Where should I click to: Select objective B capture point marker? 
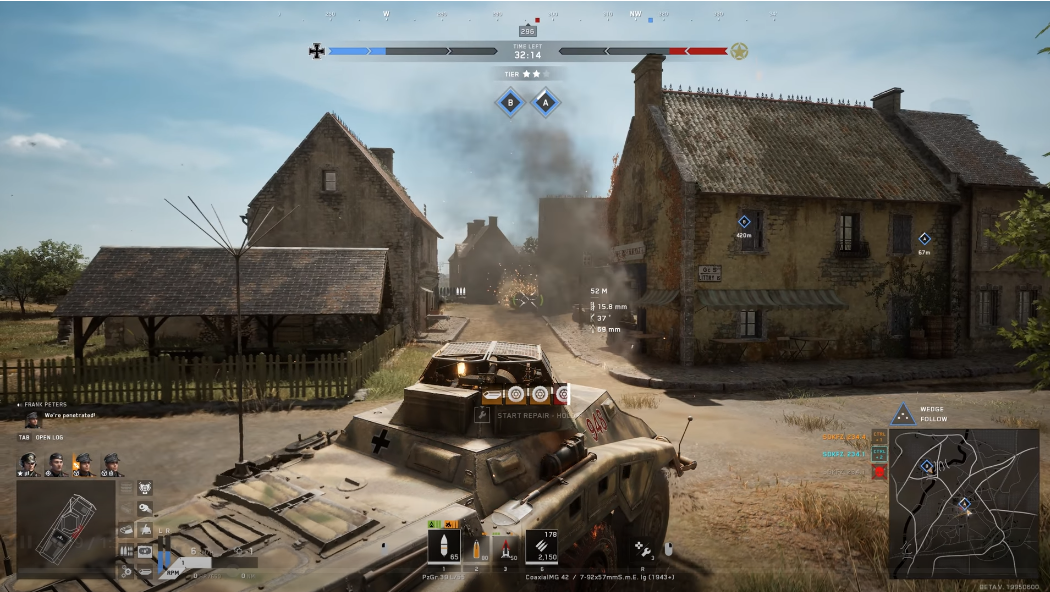(511, 102)
